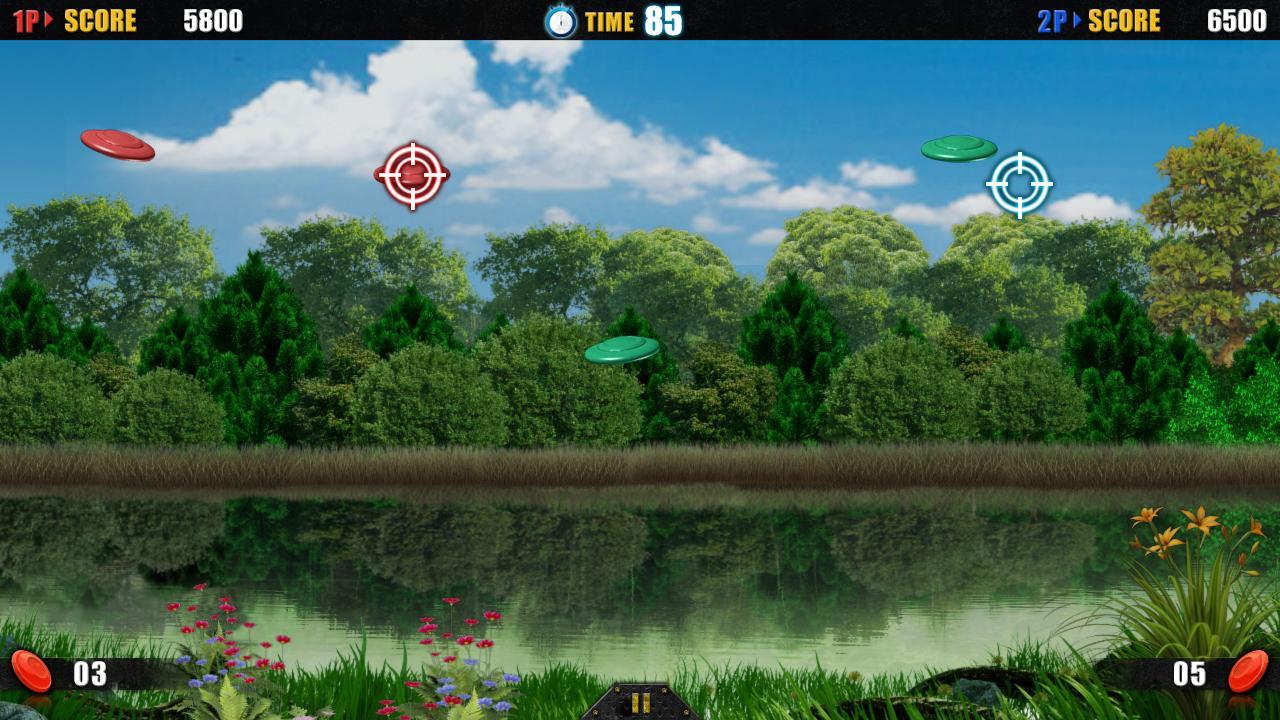The height and width of the screenshot is (720, 1280).
Task: Click the stopwatch timer icon
Action: pos(560,21)
